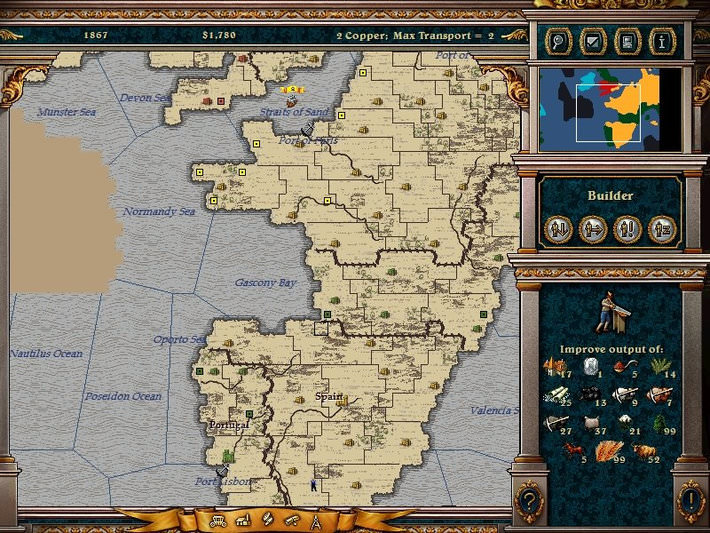This screenshot has width=710, height=533.
Task: Select the diamond resource icon
Action: click(589, 366)
